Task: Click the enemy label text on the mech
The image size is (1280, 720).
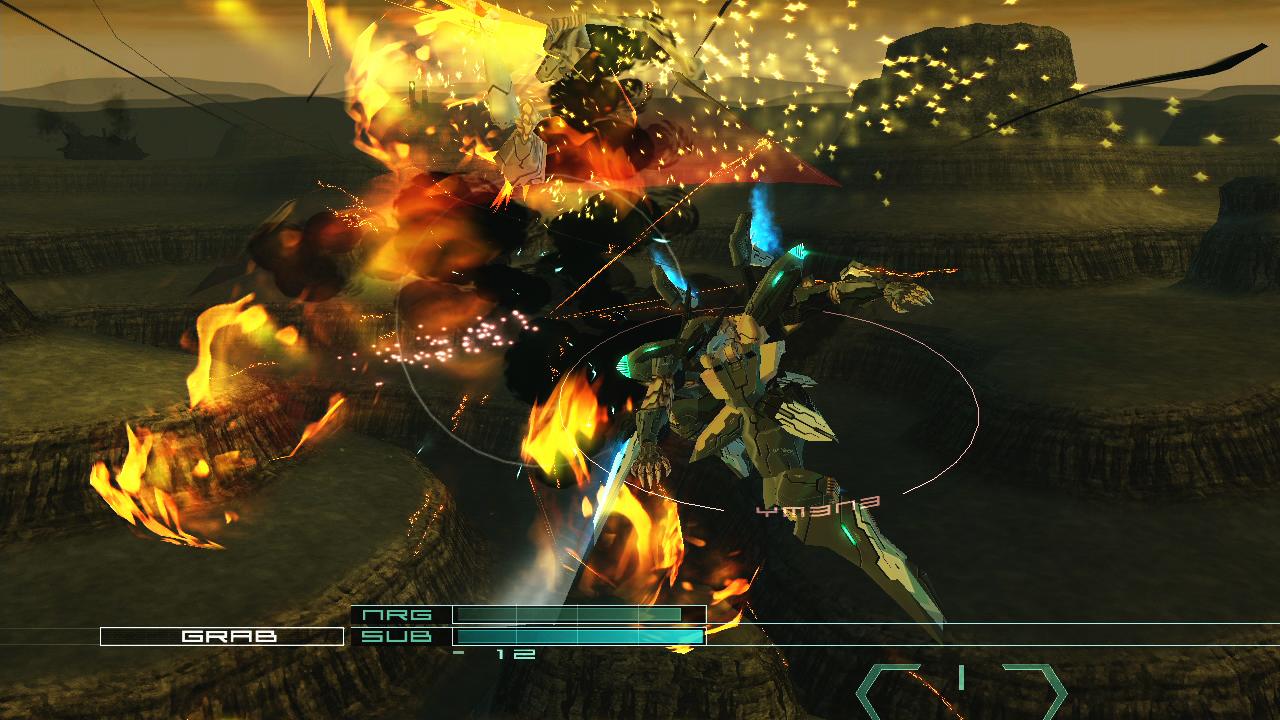Action: pyautogui.click(x=817, y=505)
